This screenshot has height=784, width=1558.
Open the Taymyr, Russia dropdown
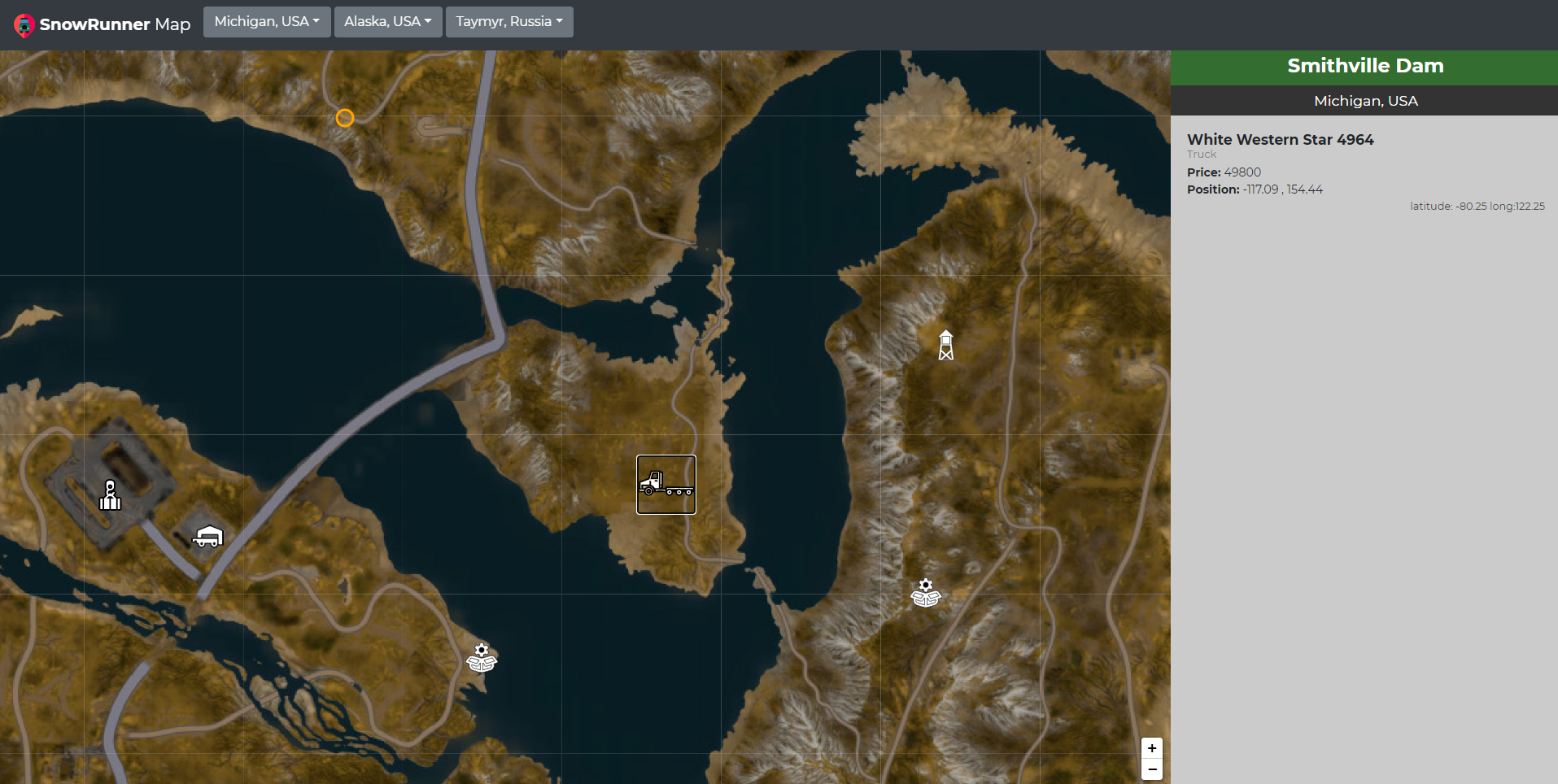pyautogui.click(x=509, y=21)
